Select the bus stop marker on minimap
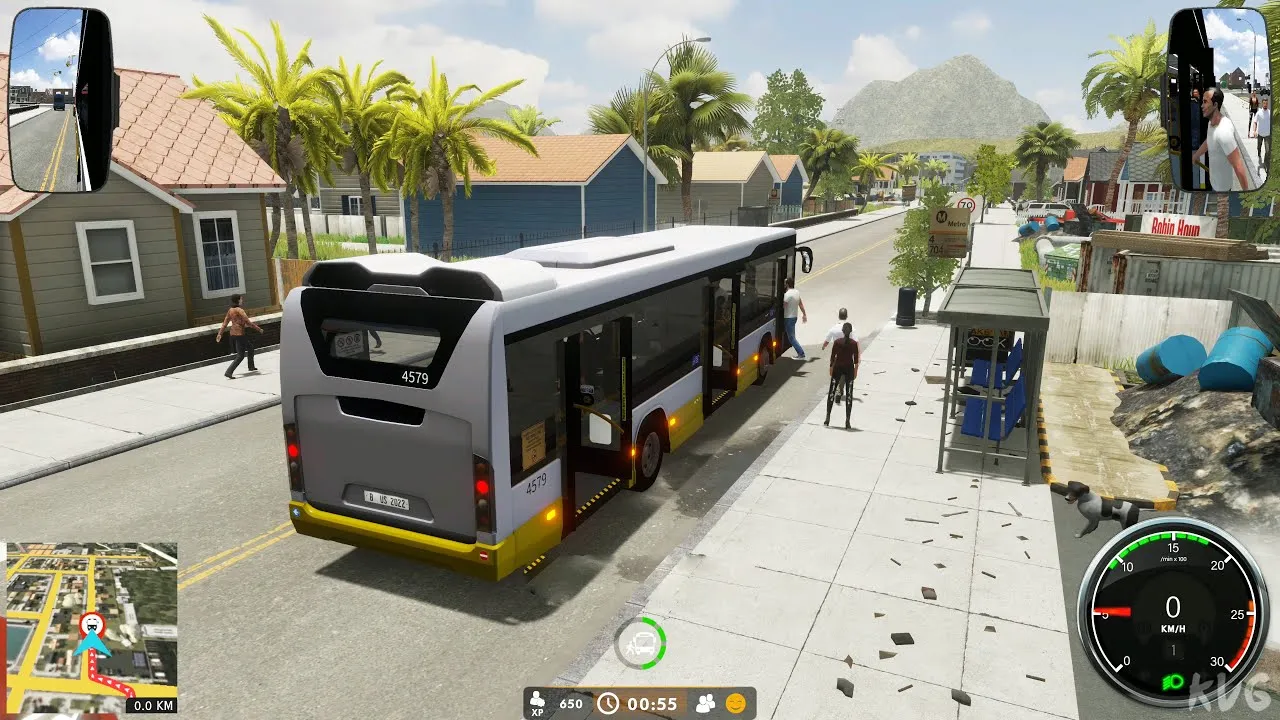The image size is (1280, 720). coord(92,624)
